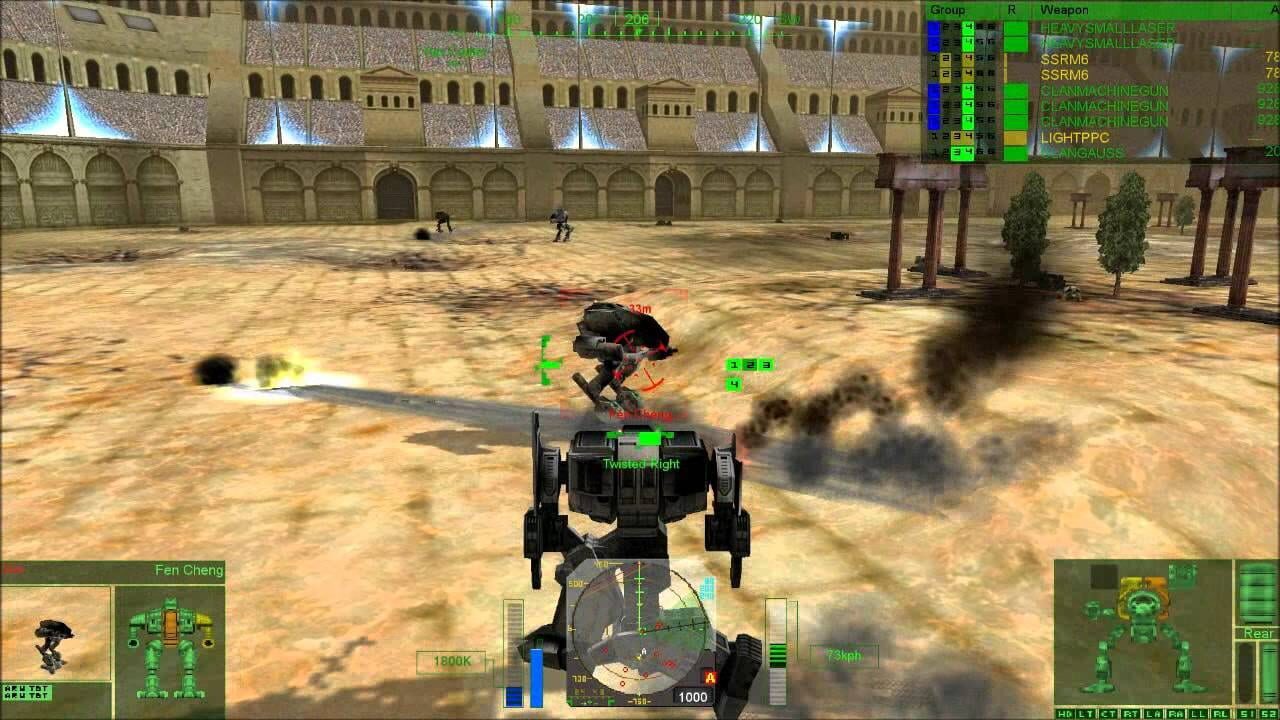The width and height of the screenshot is (1280, 720).
Task: Select the CT center torso indicator
Action: coord(1107,712)
